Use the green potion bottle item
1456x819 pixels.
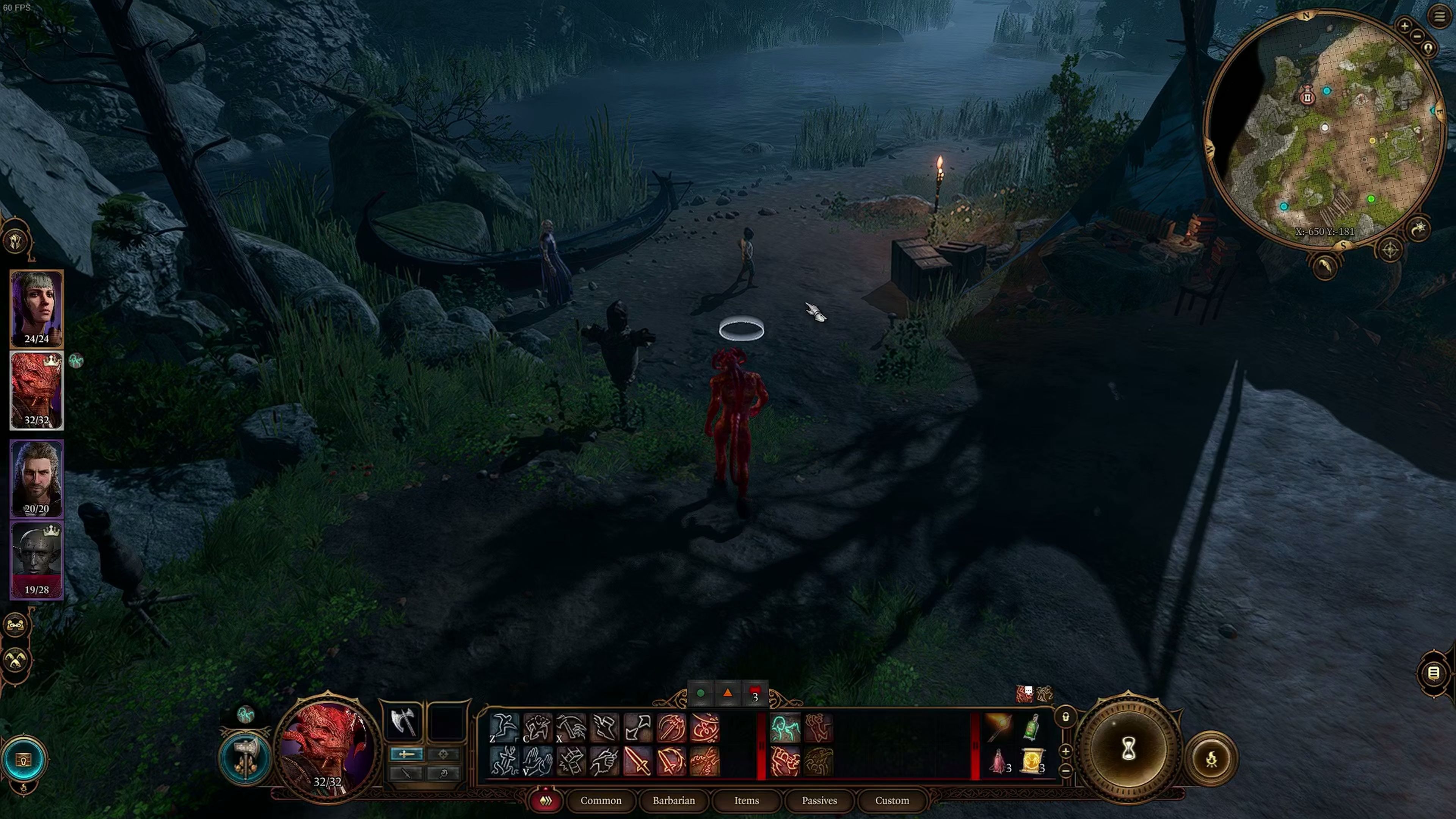(x=1032, y=727)
